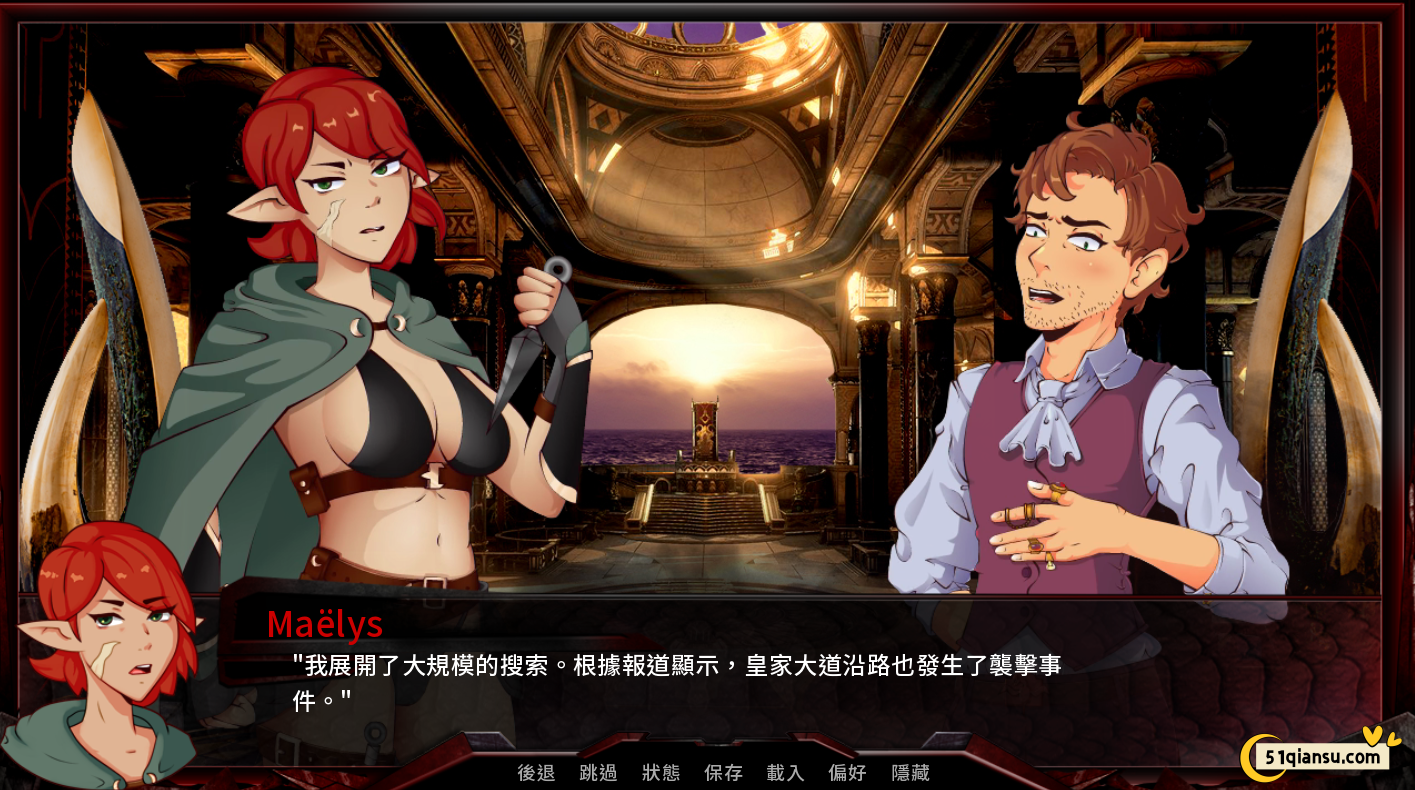Viewport: 1415px width, 790px height.
Task: Open the 狀態 (Status) screen
Action: [x=661, y=773]
